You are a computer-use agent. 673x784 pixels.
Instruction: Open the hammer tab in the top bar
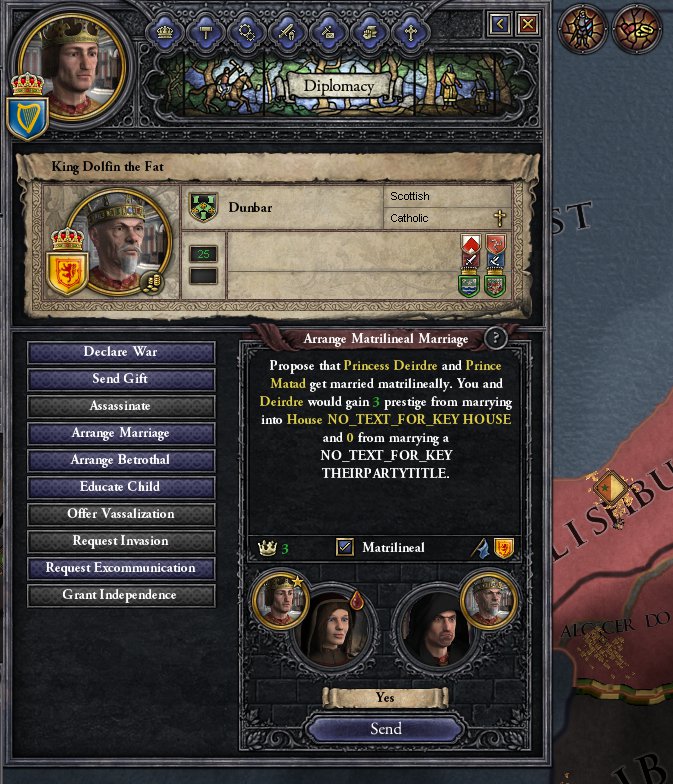(x=205, y=32)
